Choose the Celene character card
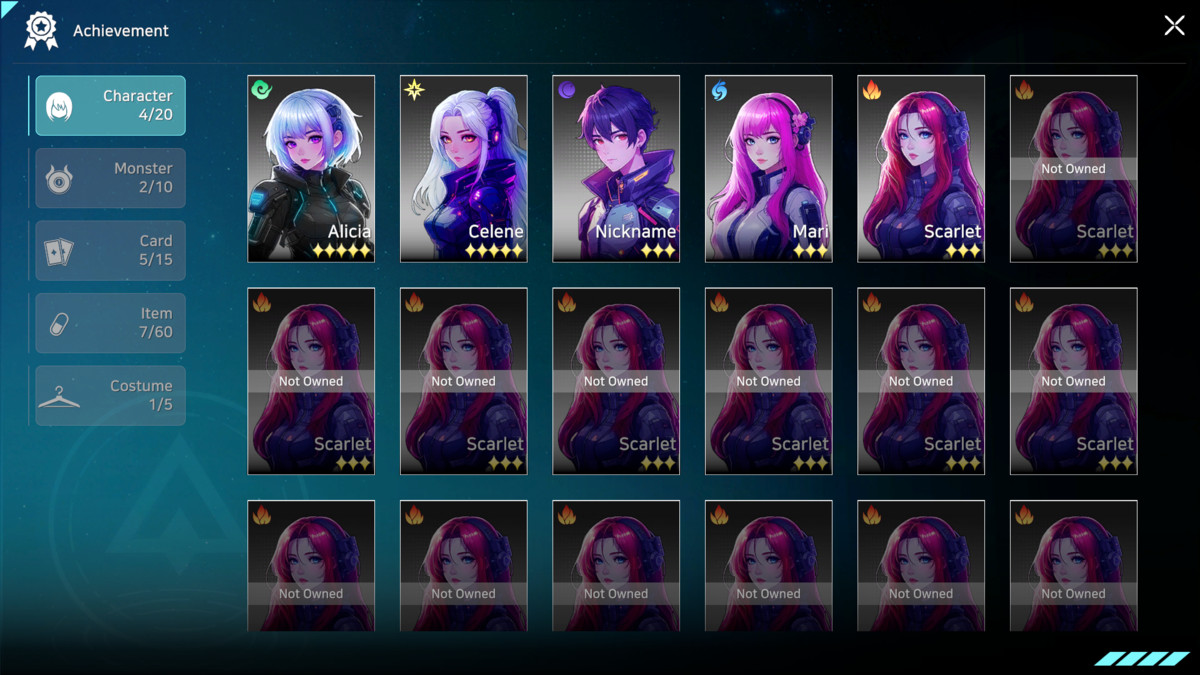The width and height of the screenshot is (1200, 675). coord(463,168)
